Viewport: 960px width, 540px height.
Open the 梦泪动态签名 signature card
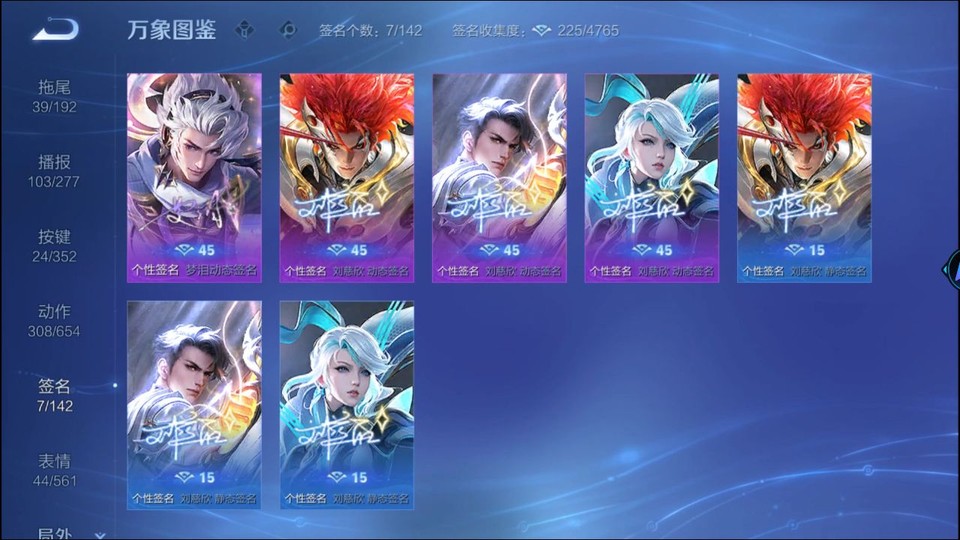(x=194, y=177)
